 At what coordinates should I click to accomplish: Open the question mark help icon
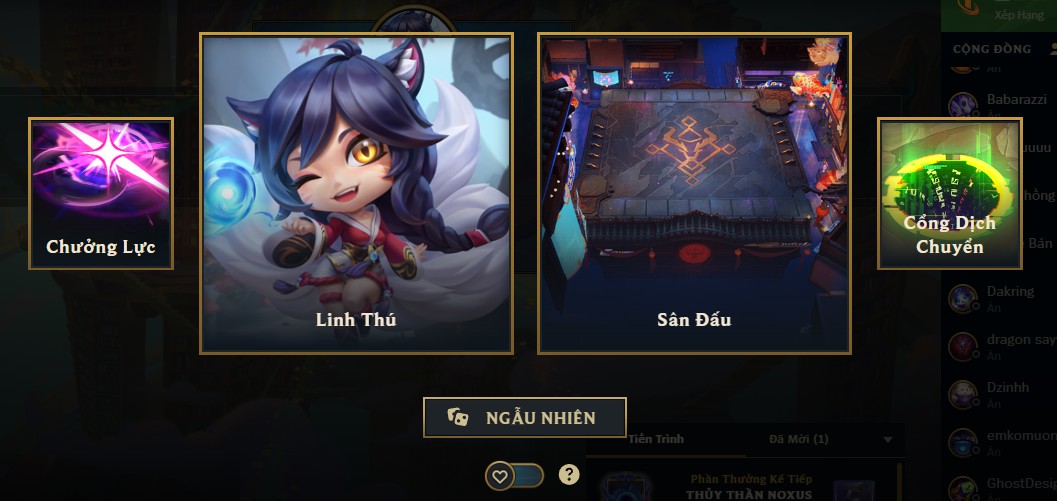click(x=569, y=475)
